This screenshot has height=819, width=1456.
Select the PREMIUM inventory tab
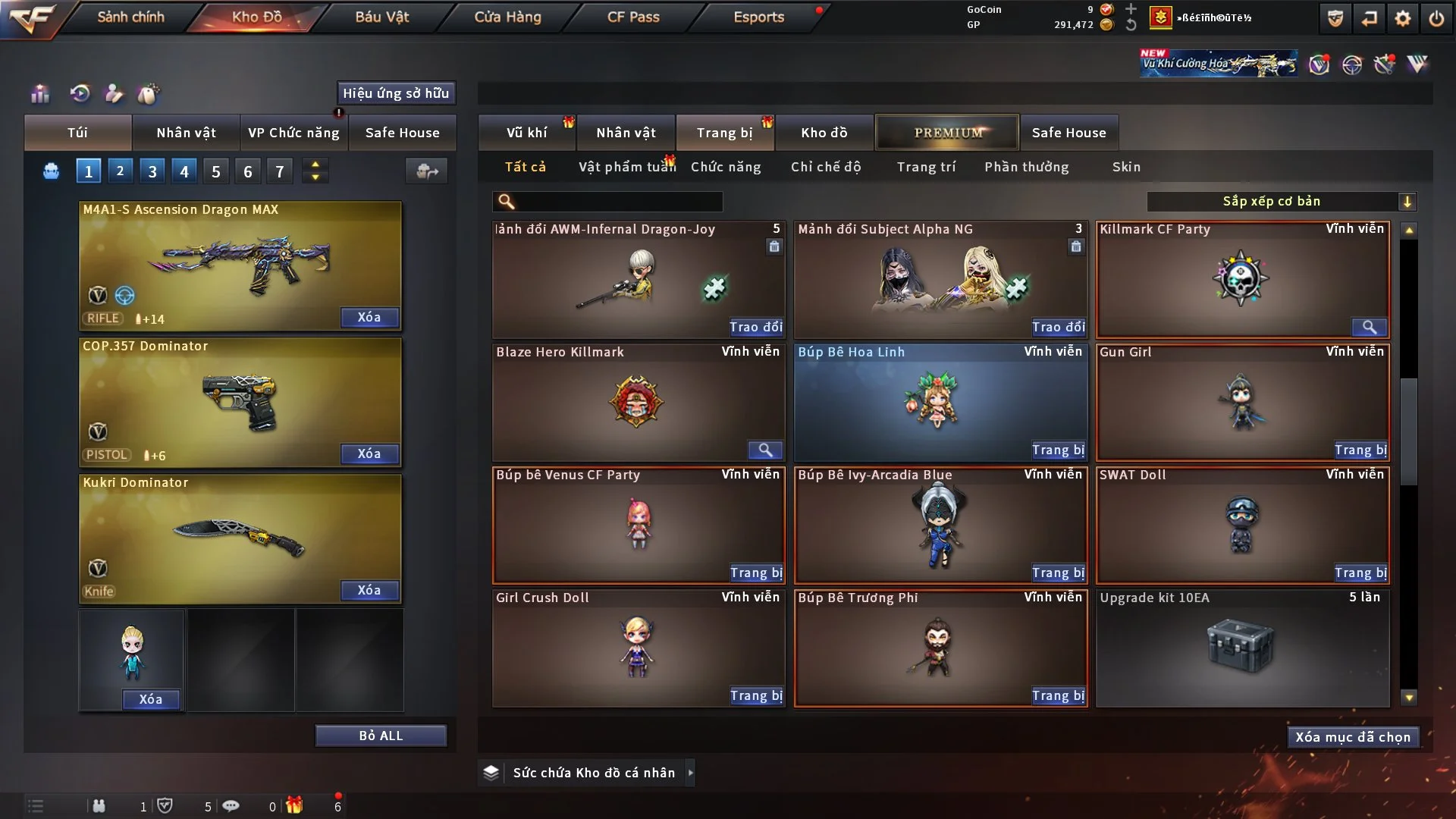point(948,133)
